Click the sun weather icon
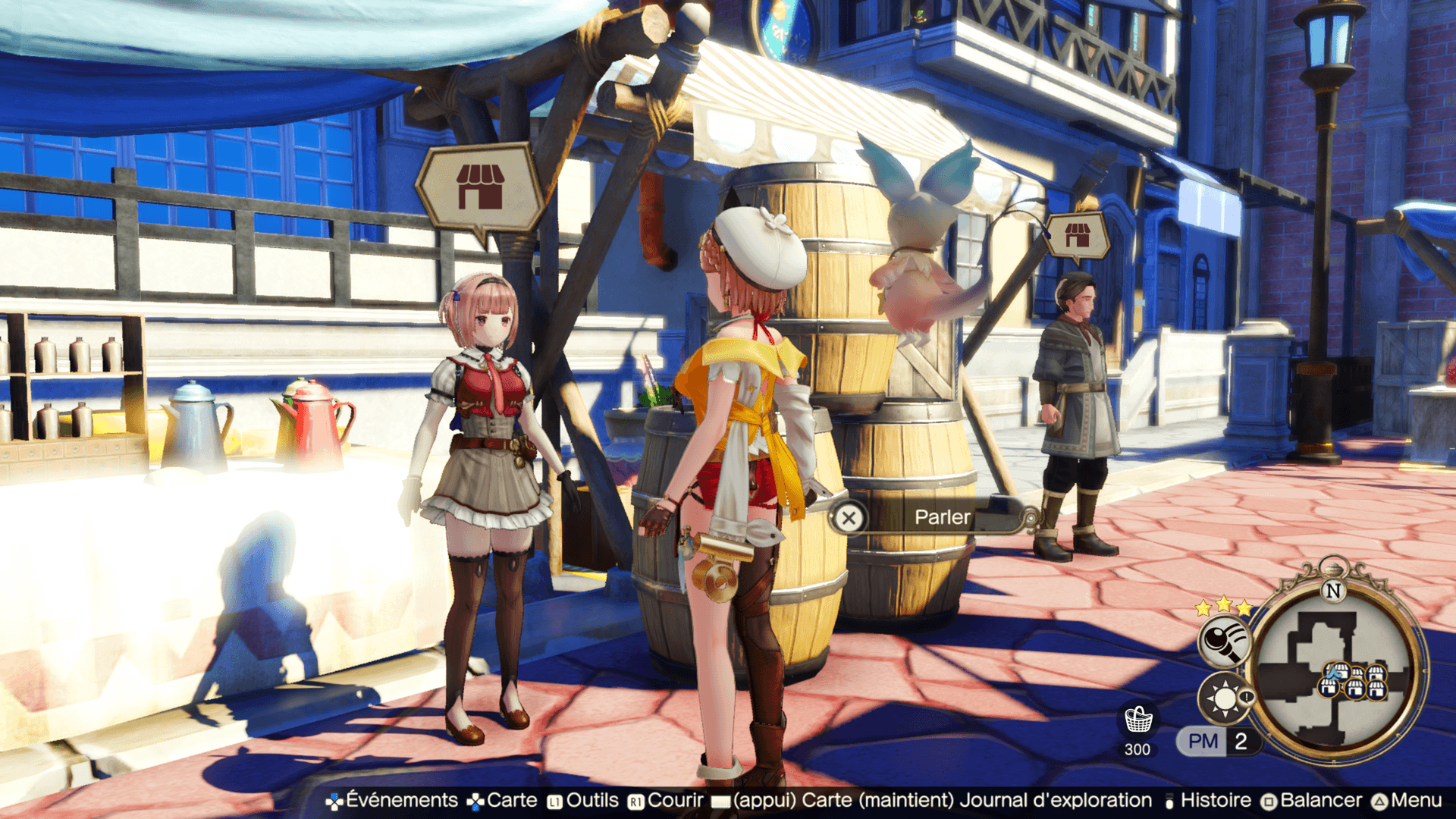 click(1222, 698)
